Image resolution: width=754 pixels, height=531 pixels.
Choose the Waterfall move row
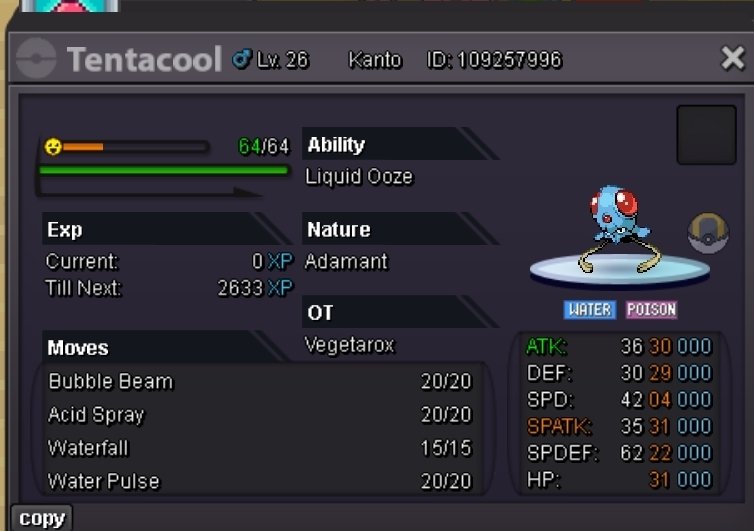tap(259, 448)
